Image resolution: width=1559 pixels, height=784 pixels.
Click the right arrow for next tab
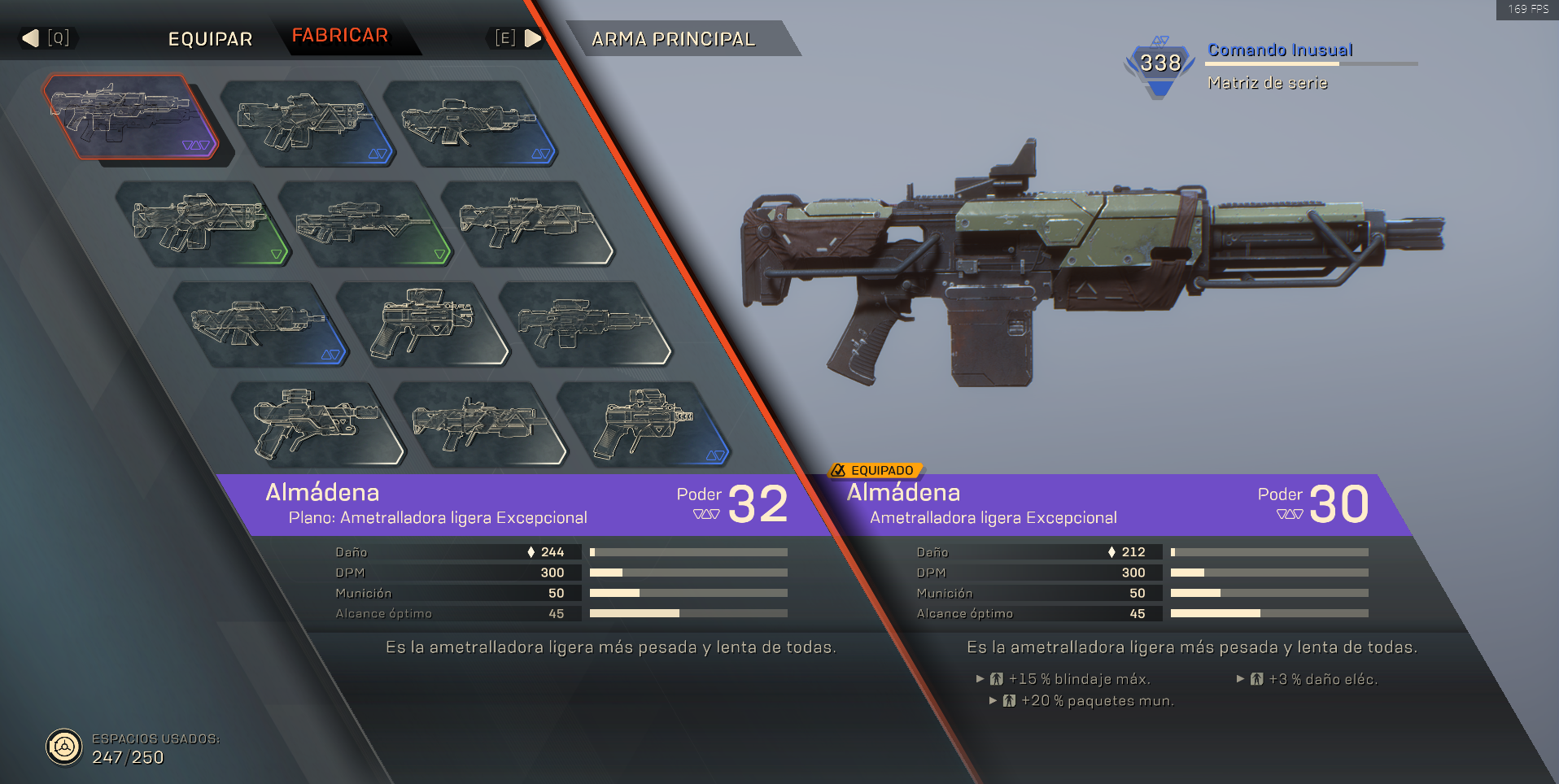tap(533, 38)
